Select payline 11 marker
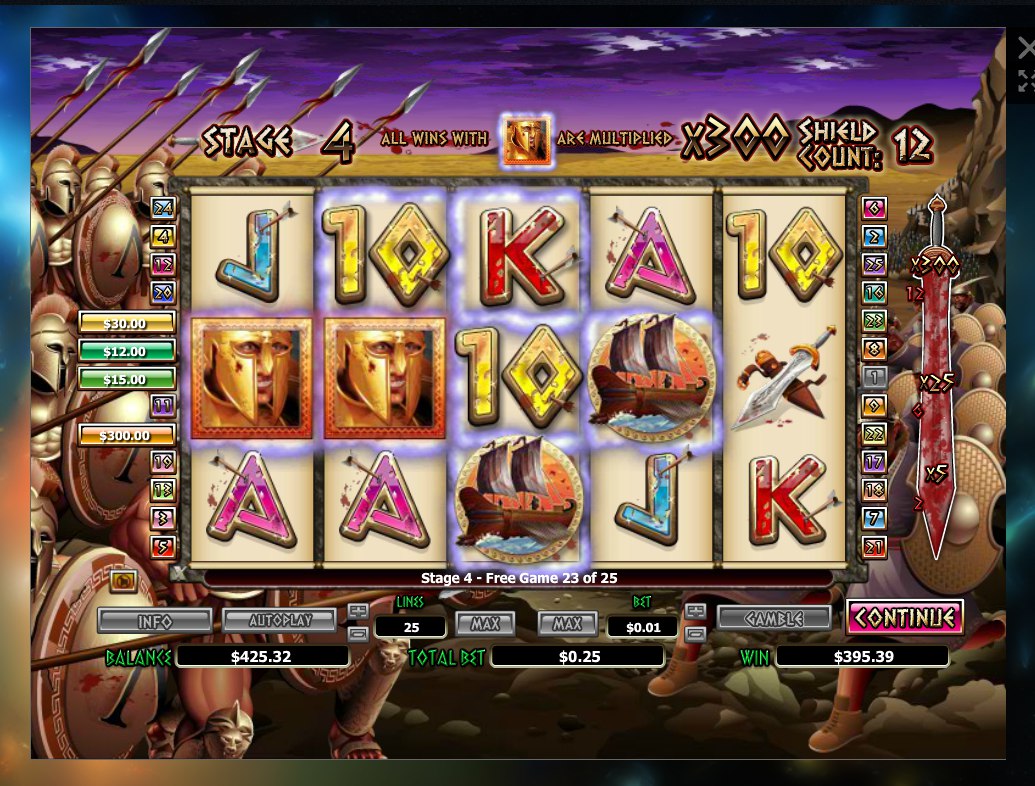The height and width of the screenshot is (786, 1035). [x=162, y=406]
